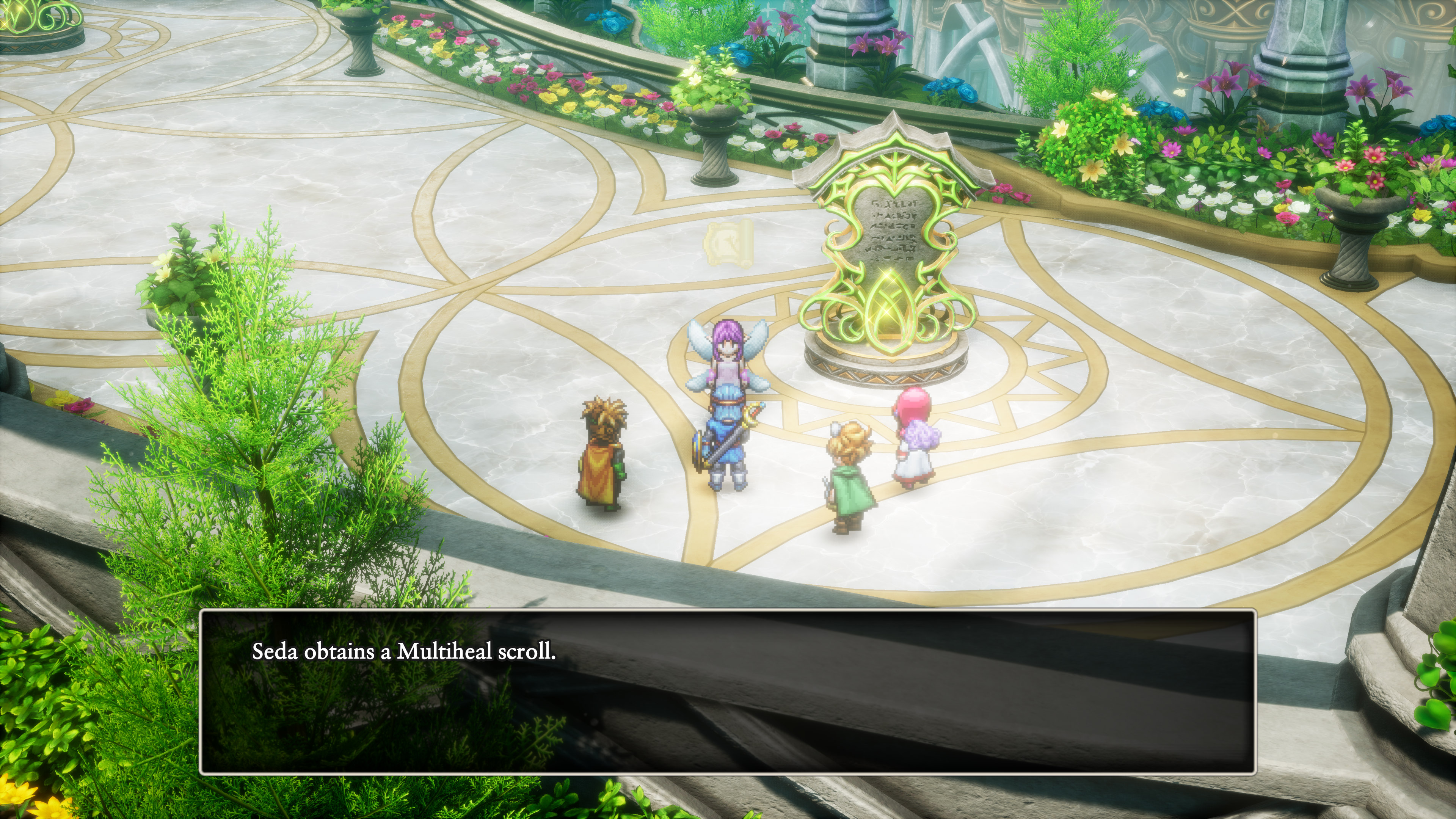Advance the Multiheal scroll message box

click(x=728, y=692)
